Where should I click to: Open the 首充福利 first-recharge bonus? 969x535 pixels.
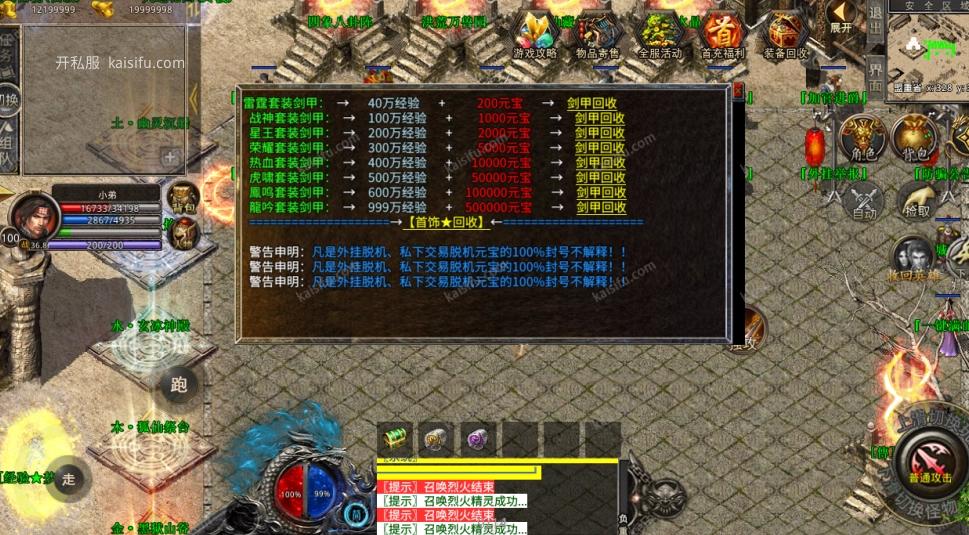[x=722, y=36]
